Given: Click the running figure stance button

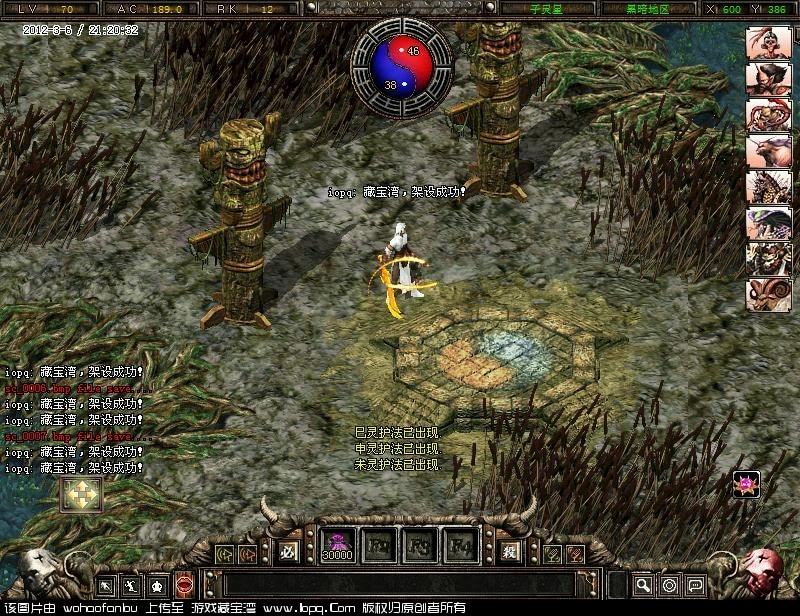Looking at the screenshot, I should tap(132, 584).
